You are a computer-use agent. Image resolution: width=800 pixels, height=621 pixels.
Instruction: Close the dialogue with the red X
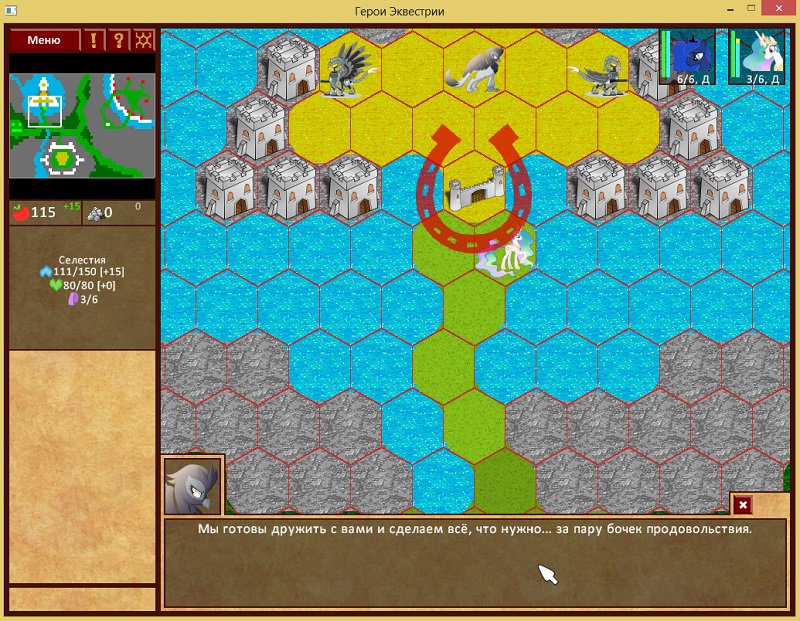(x=743, y=505)
